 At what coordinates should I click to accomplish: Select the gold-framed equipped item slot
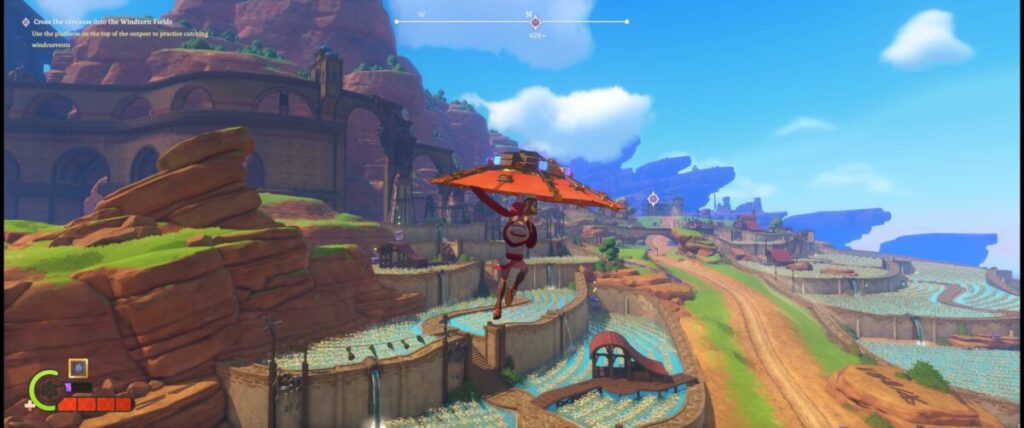click(x=77, y=368)
